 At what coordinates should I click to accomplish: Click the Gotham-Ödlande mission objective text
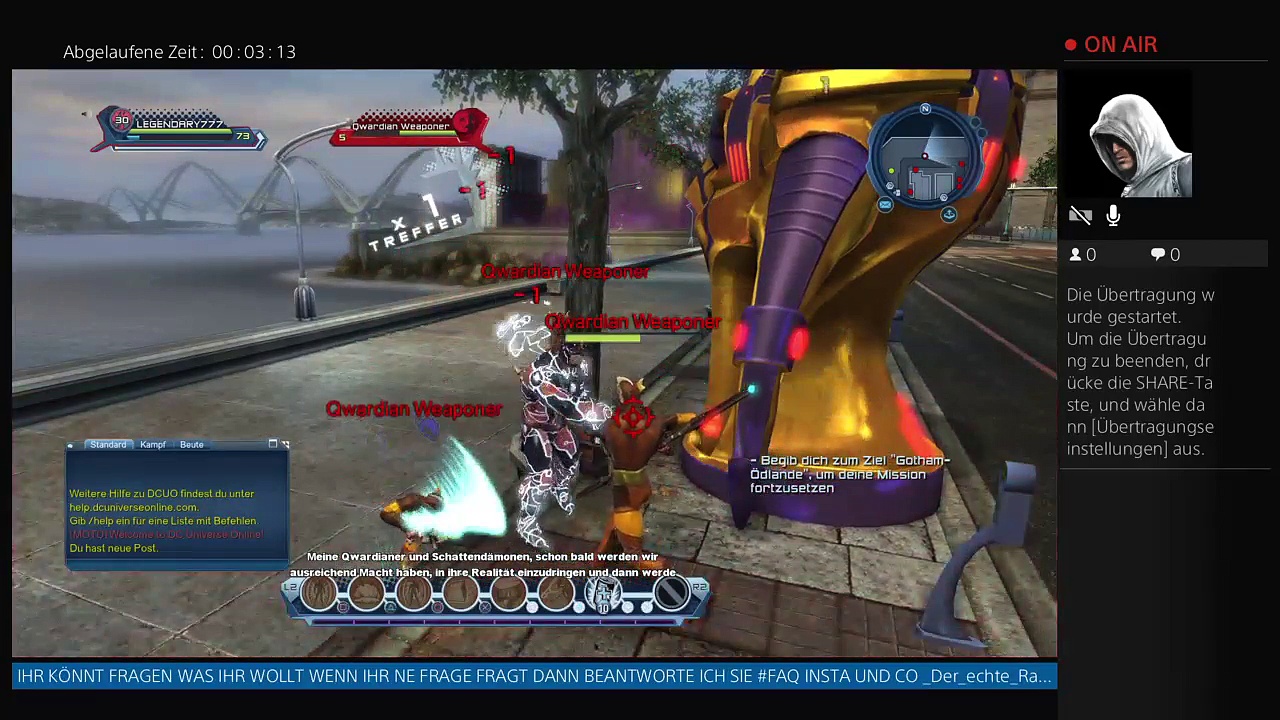[850, 474]
